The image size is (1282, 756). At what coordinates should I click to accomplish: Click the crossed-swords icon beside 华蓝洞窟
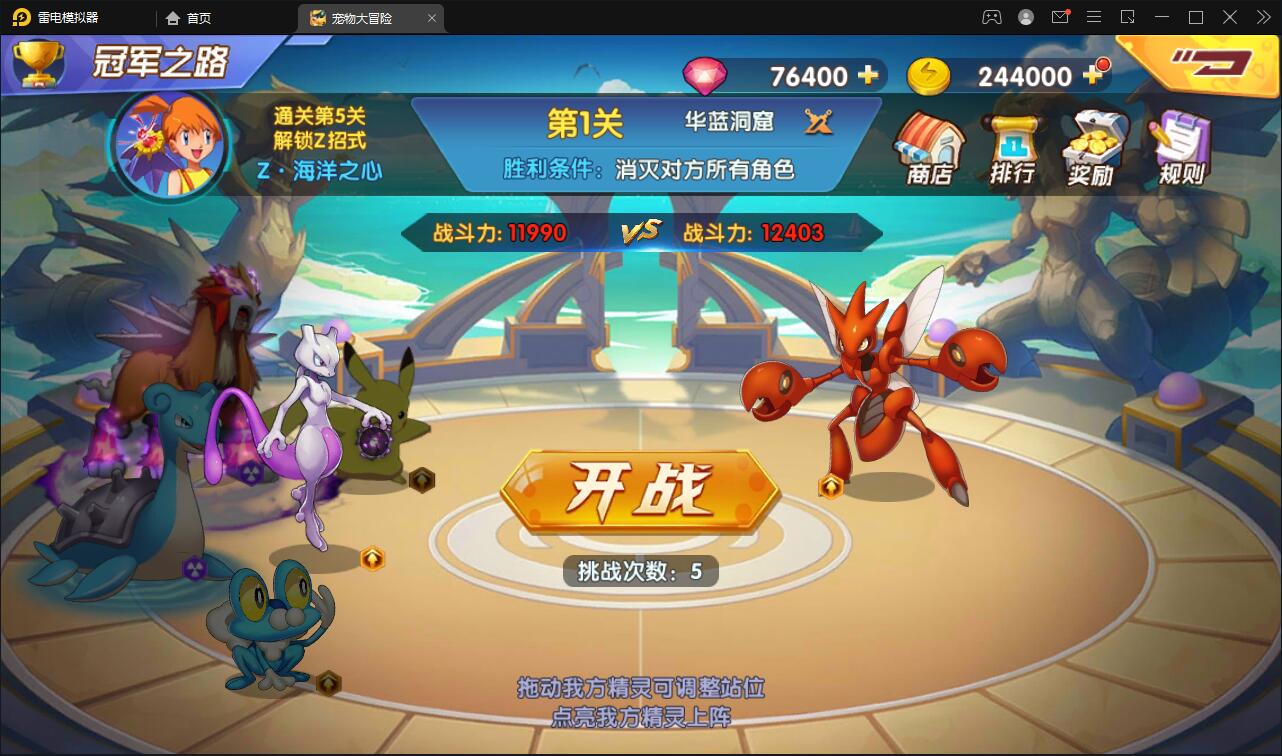pyautogui.click(x=818, y=122)
